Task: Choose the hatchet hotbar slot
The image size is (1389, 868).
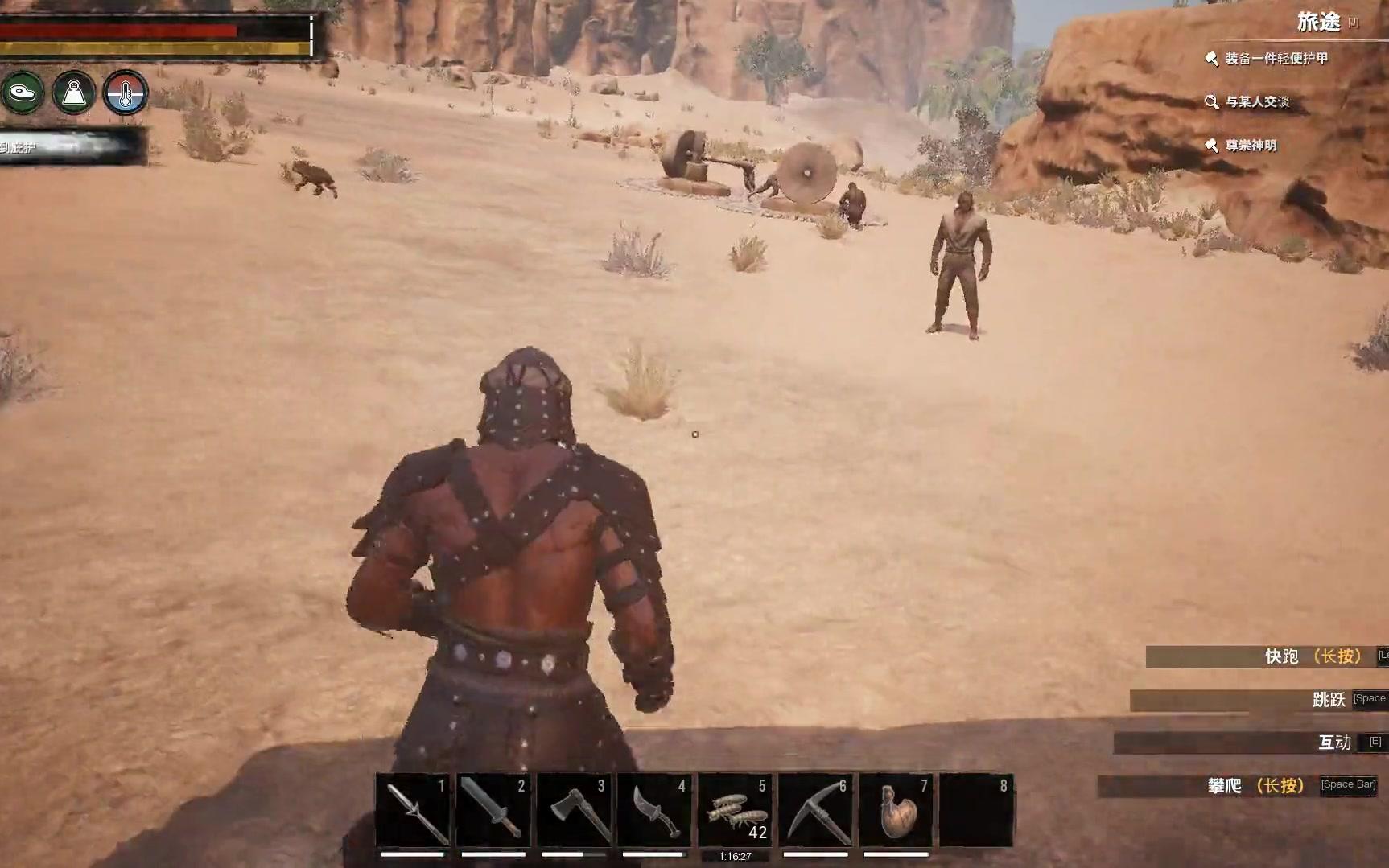Action: click(574, 810)
